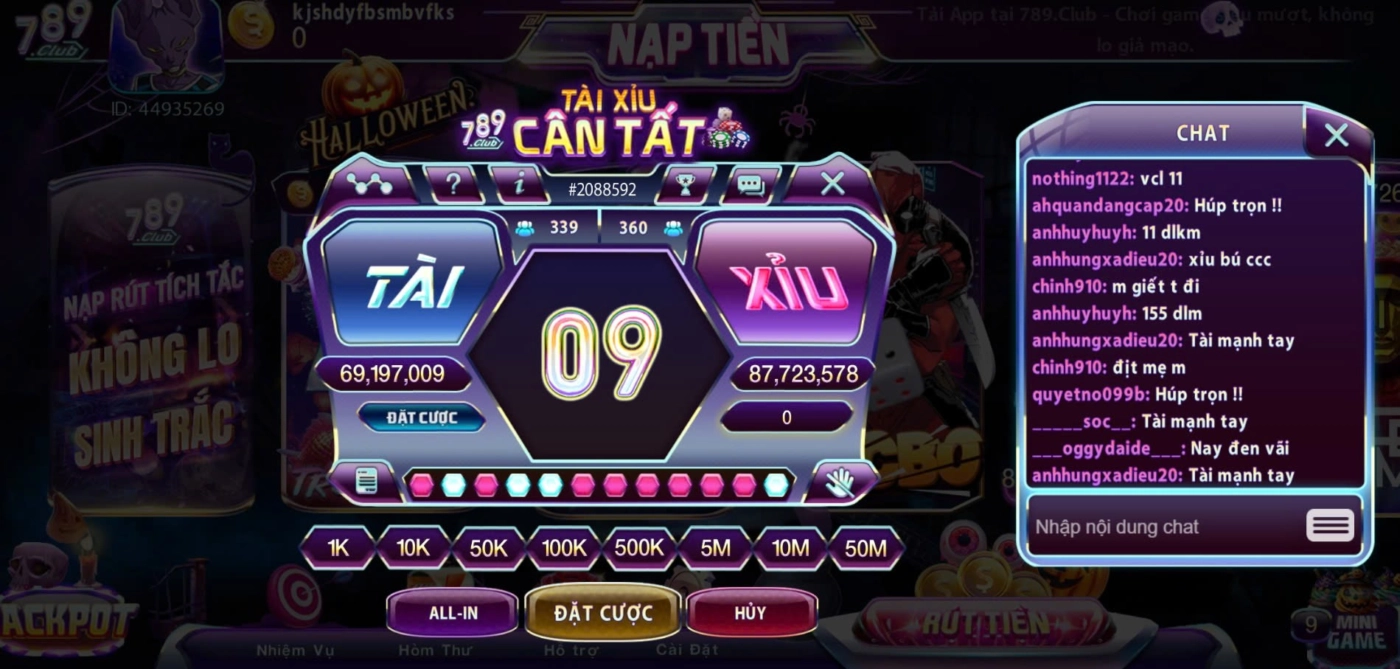Select the XỈU betting side

787,287
